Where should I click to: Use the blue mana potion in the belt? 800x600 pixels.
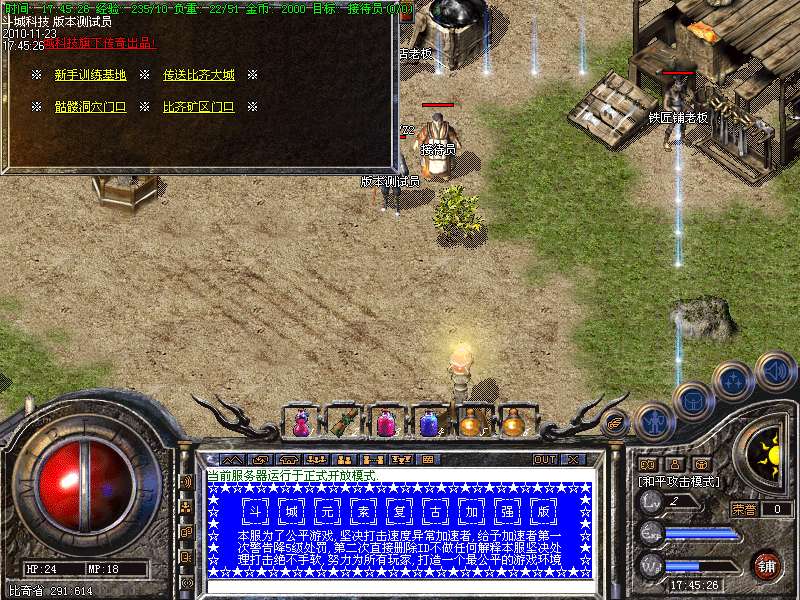pos(428,424)
